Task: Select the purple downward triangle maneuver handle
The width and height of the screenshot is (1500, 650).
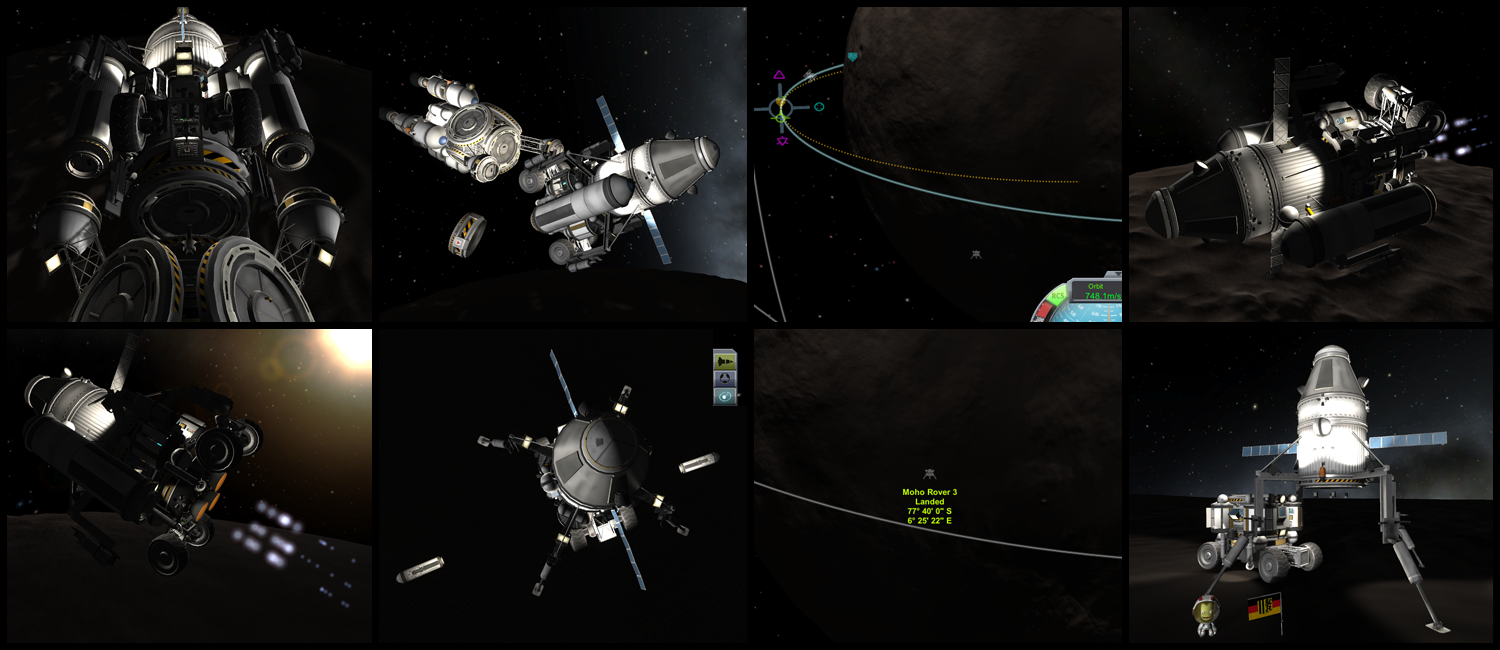Action: (x=781, y=141)
